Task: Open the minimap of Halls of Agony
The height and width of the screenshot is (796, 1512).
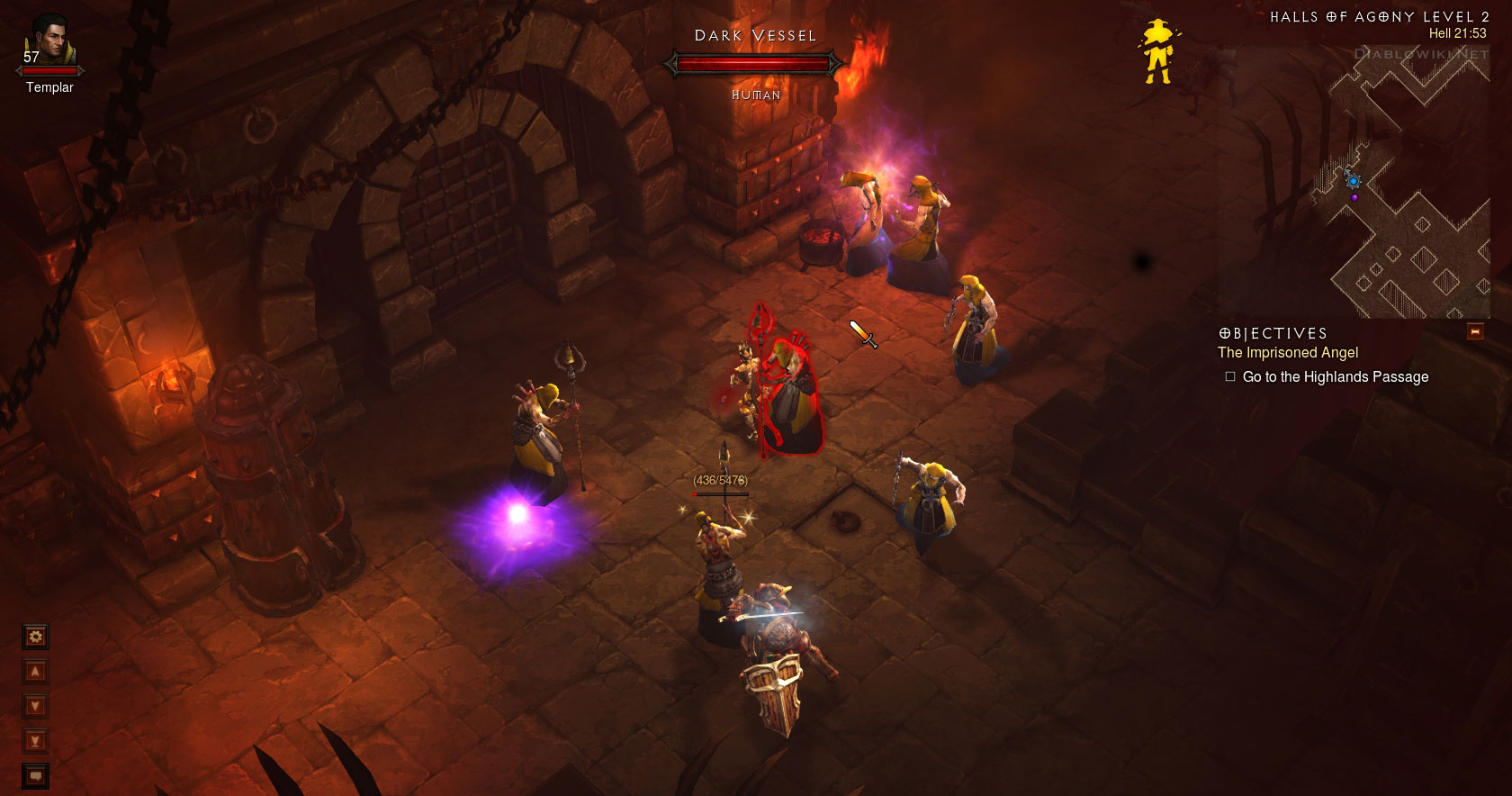Action: (1408, 185)
